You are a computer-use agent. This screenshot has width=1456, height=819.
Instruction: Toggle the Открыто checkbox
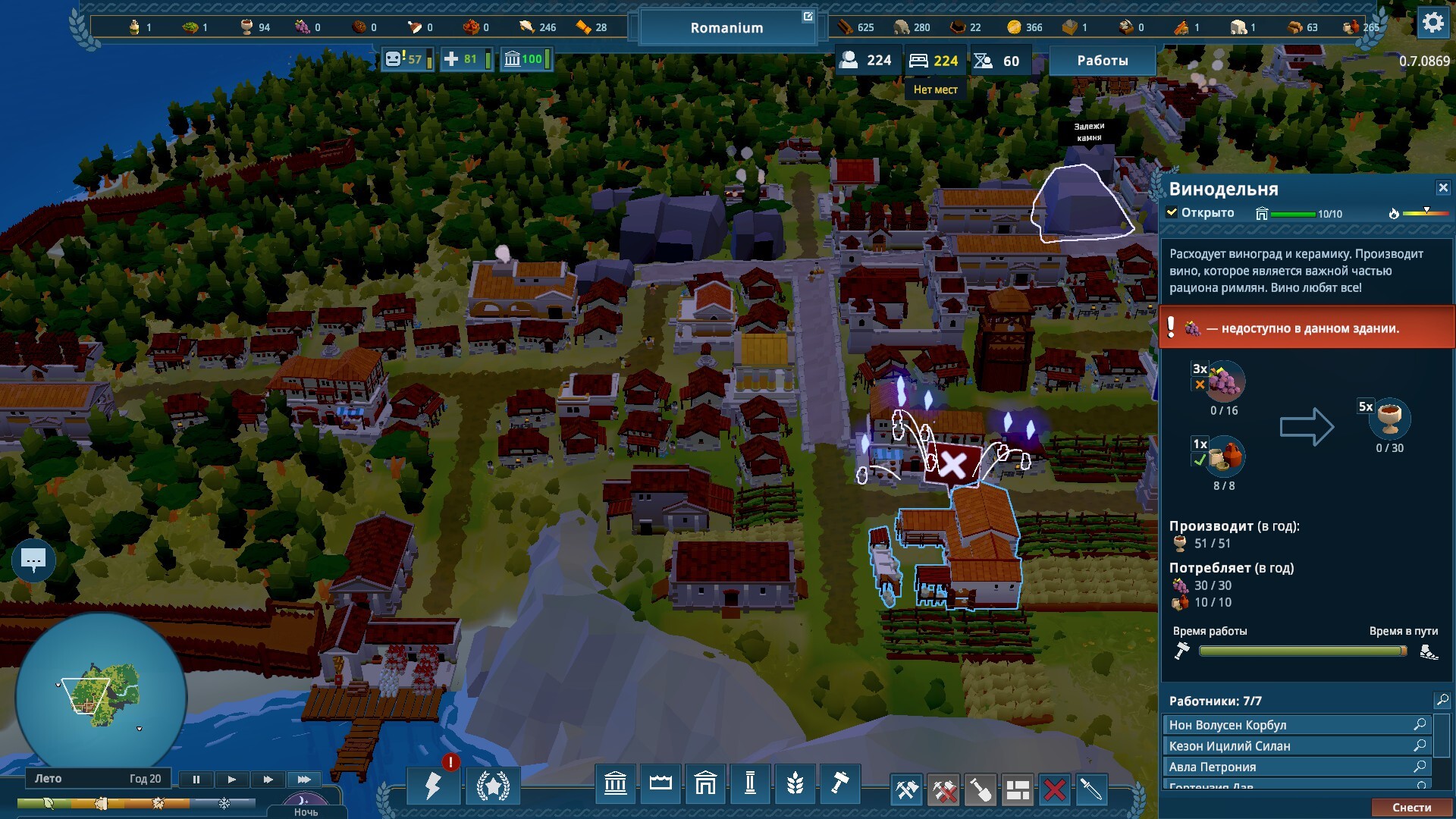click(x=1172, y=213)
